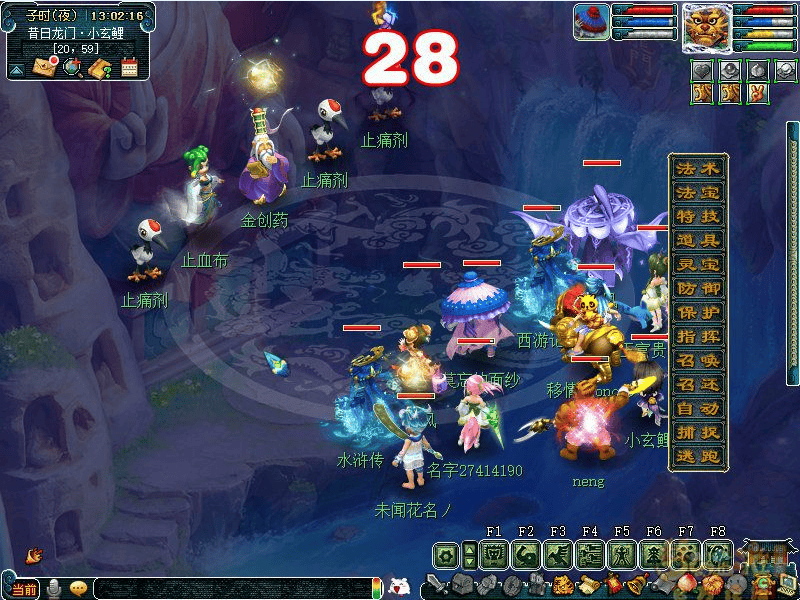Choose the 防御 defend command
This screenshot has width=800, height=600.
pyautogui.click(x=698, y=288)
